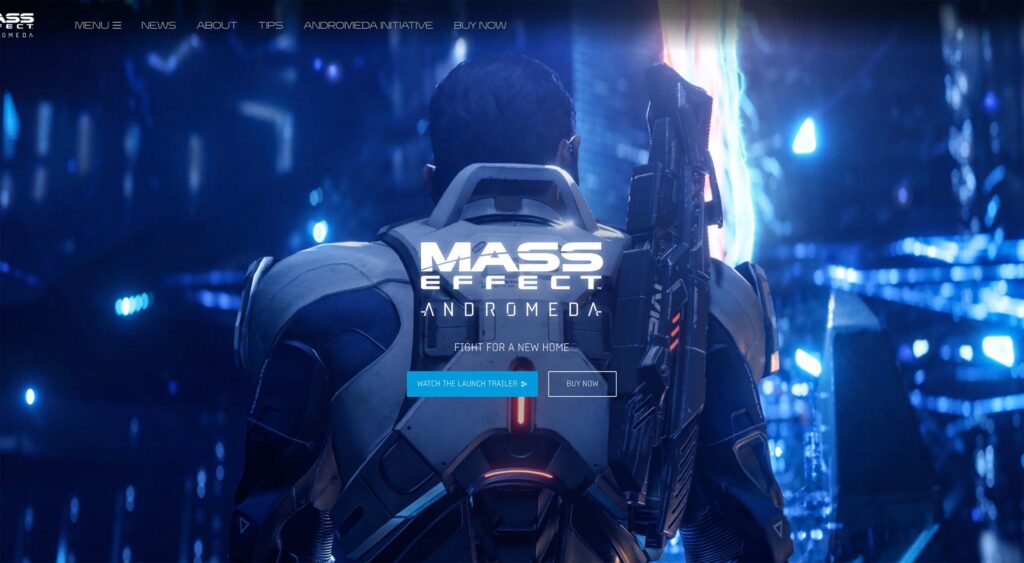The height and width of the screenshot is (563, 1024).
Task: Select the outlined BUY NOW button
Action: [x=582, y=384]
